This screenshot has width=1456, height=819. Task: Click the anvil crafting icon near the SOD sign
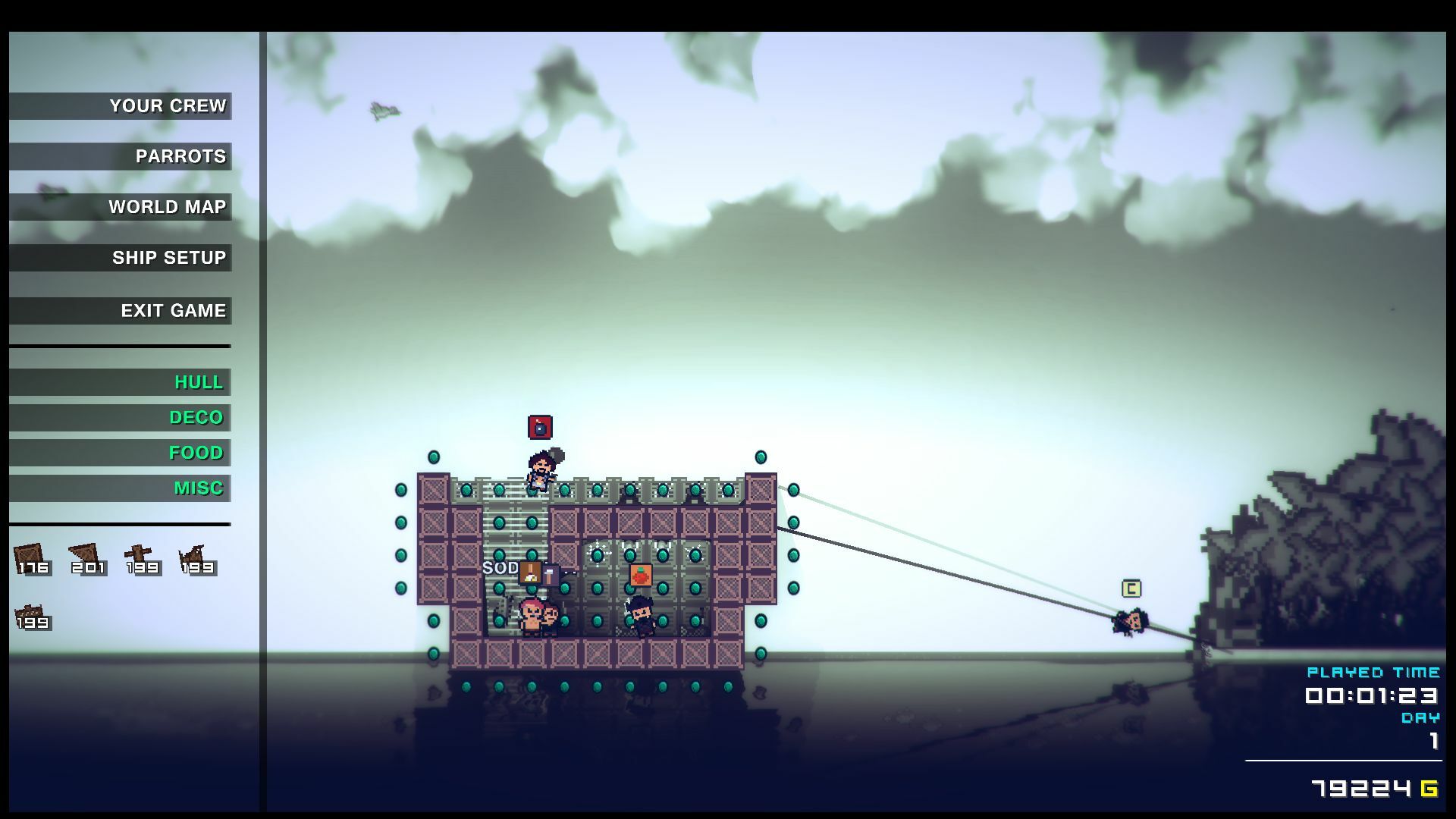coord(531,573)
